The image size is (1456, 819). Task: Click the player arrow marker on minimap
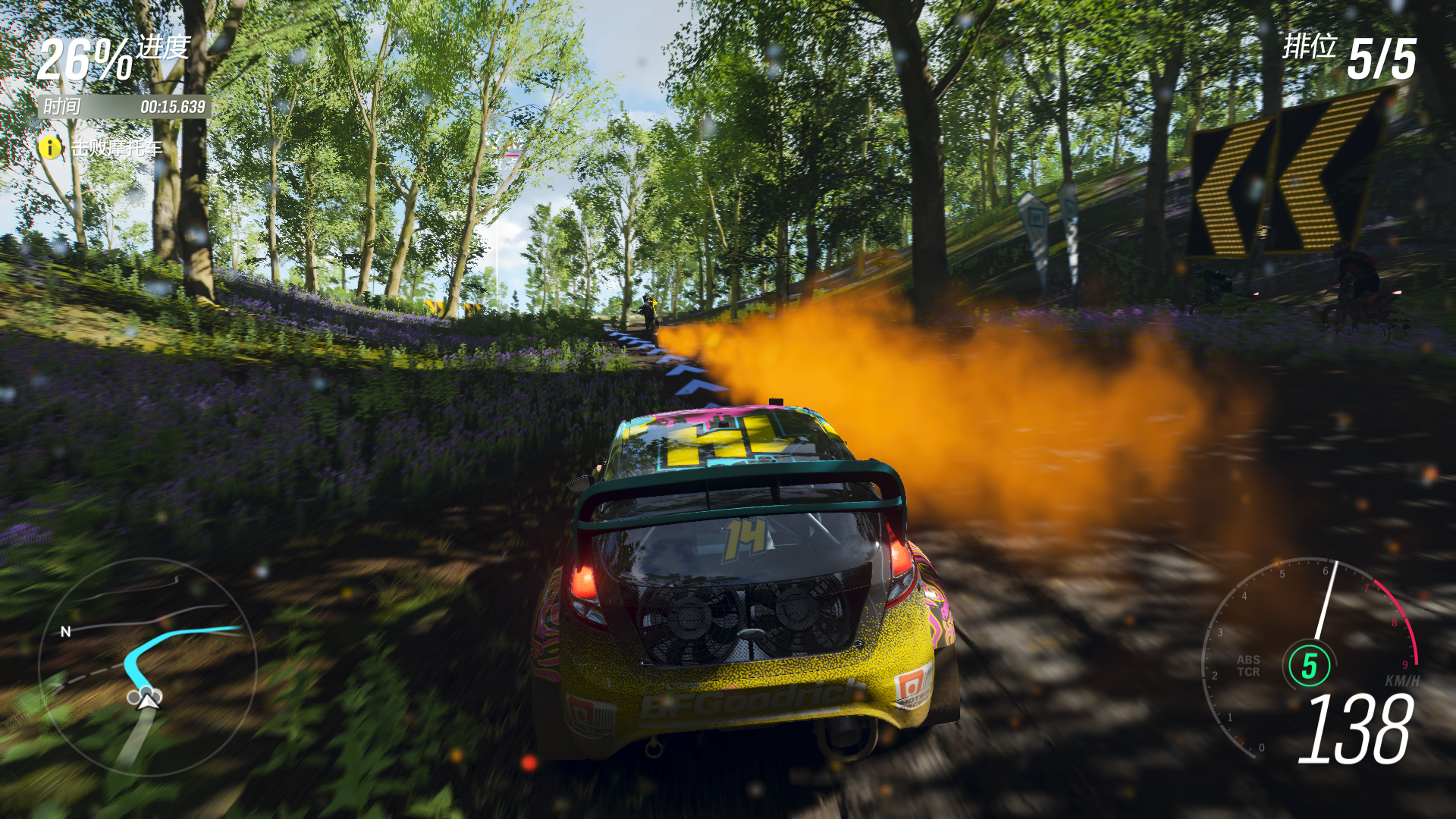coord(149,701)
